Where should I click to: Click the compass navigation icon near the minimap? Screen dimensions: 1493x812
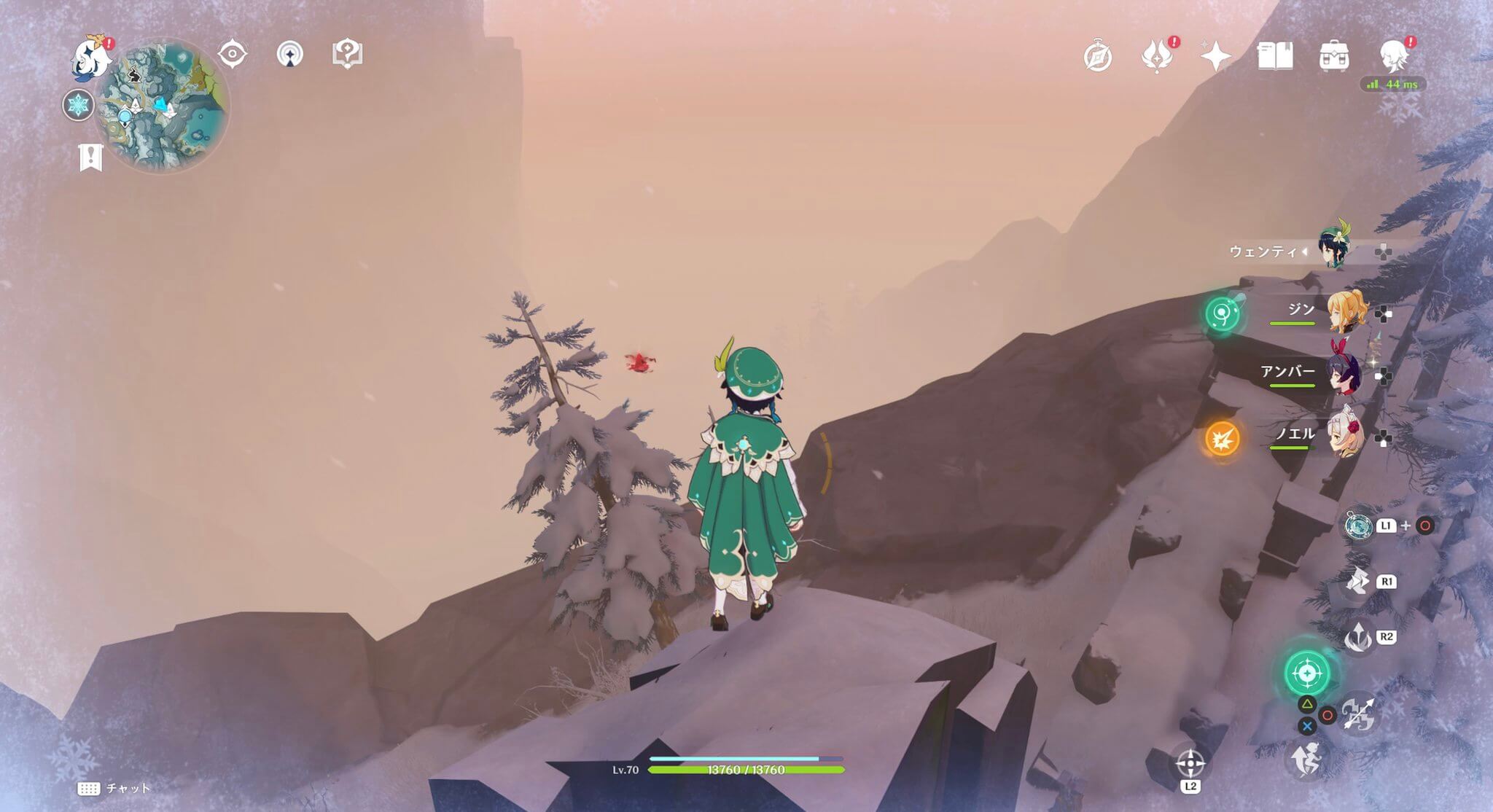pos(233,53)
